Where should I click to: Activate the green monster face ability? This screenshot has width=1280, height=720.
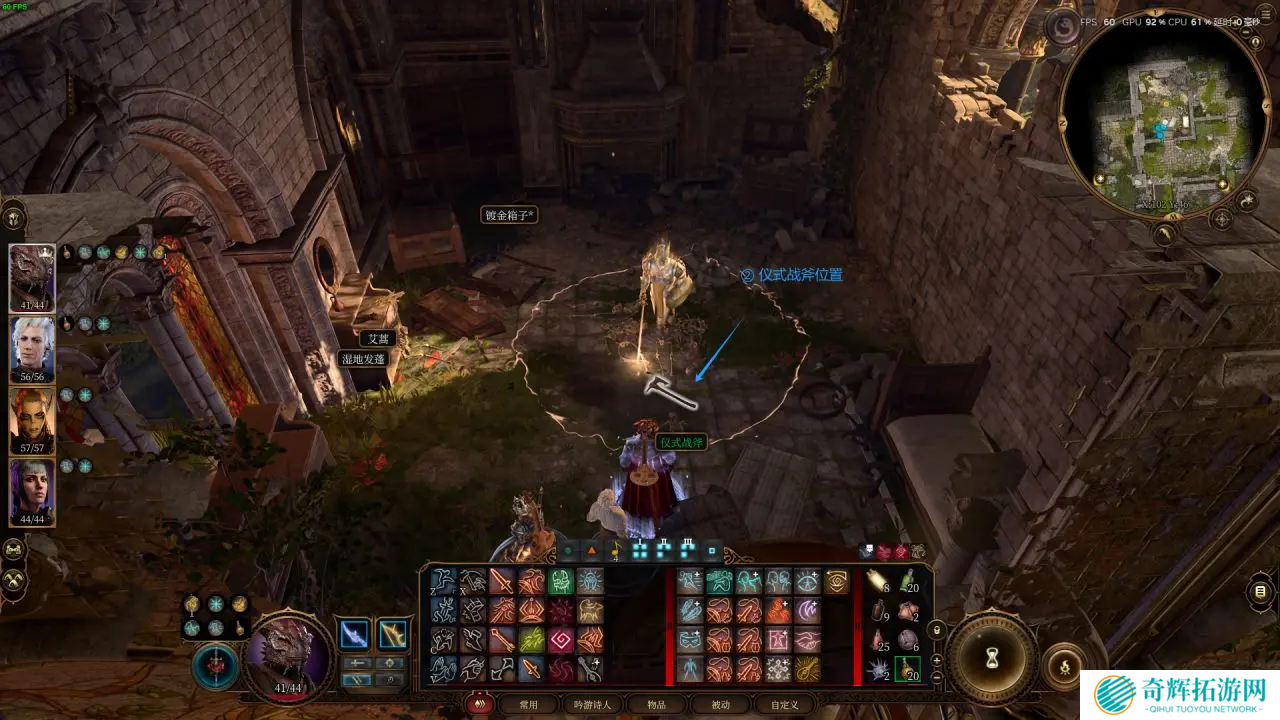[x=561, y=582]
